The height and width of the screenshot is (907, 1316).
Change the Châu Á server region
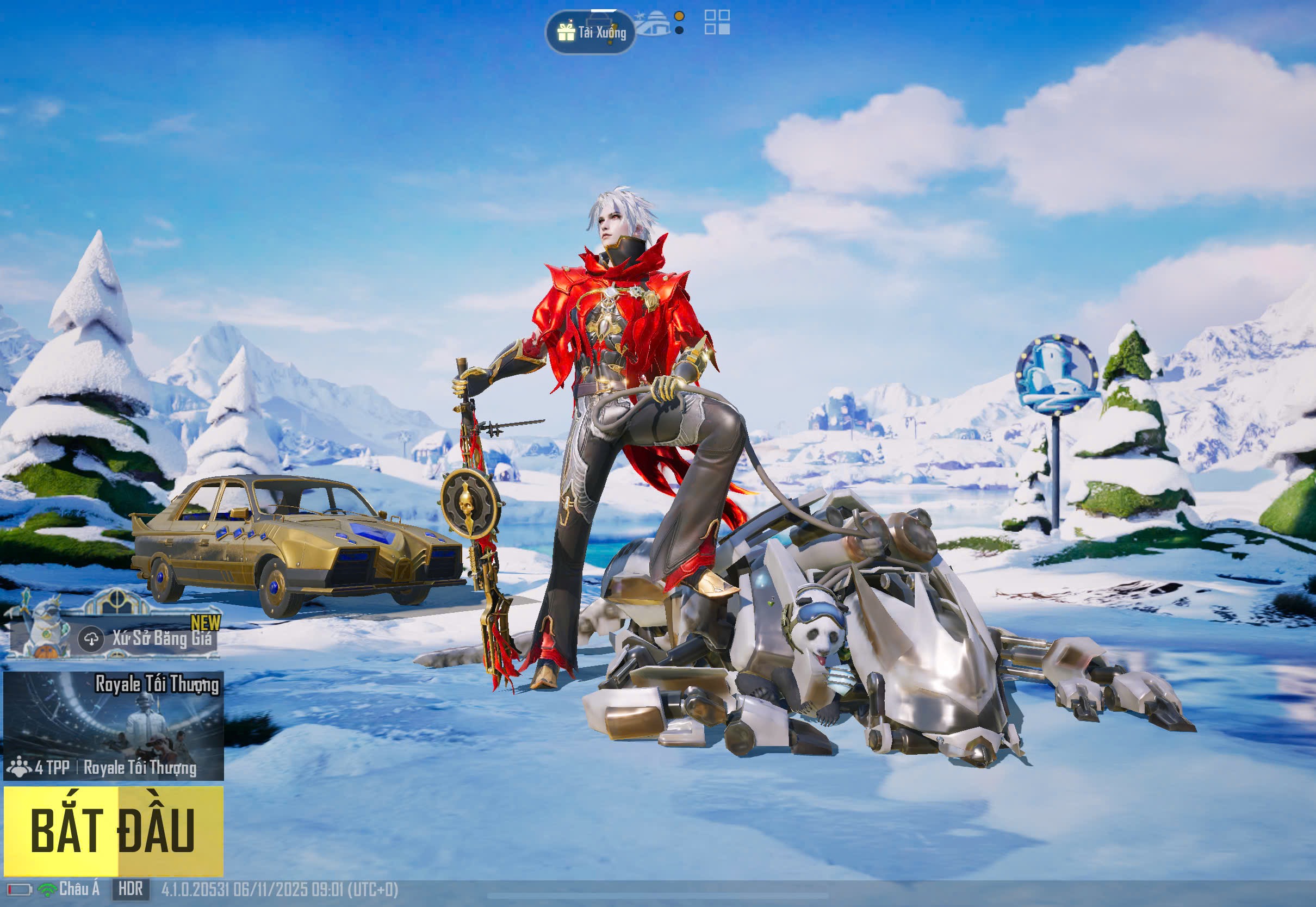(x=78, y=889)
